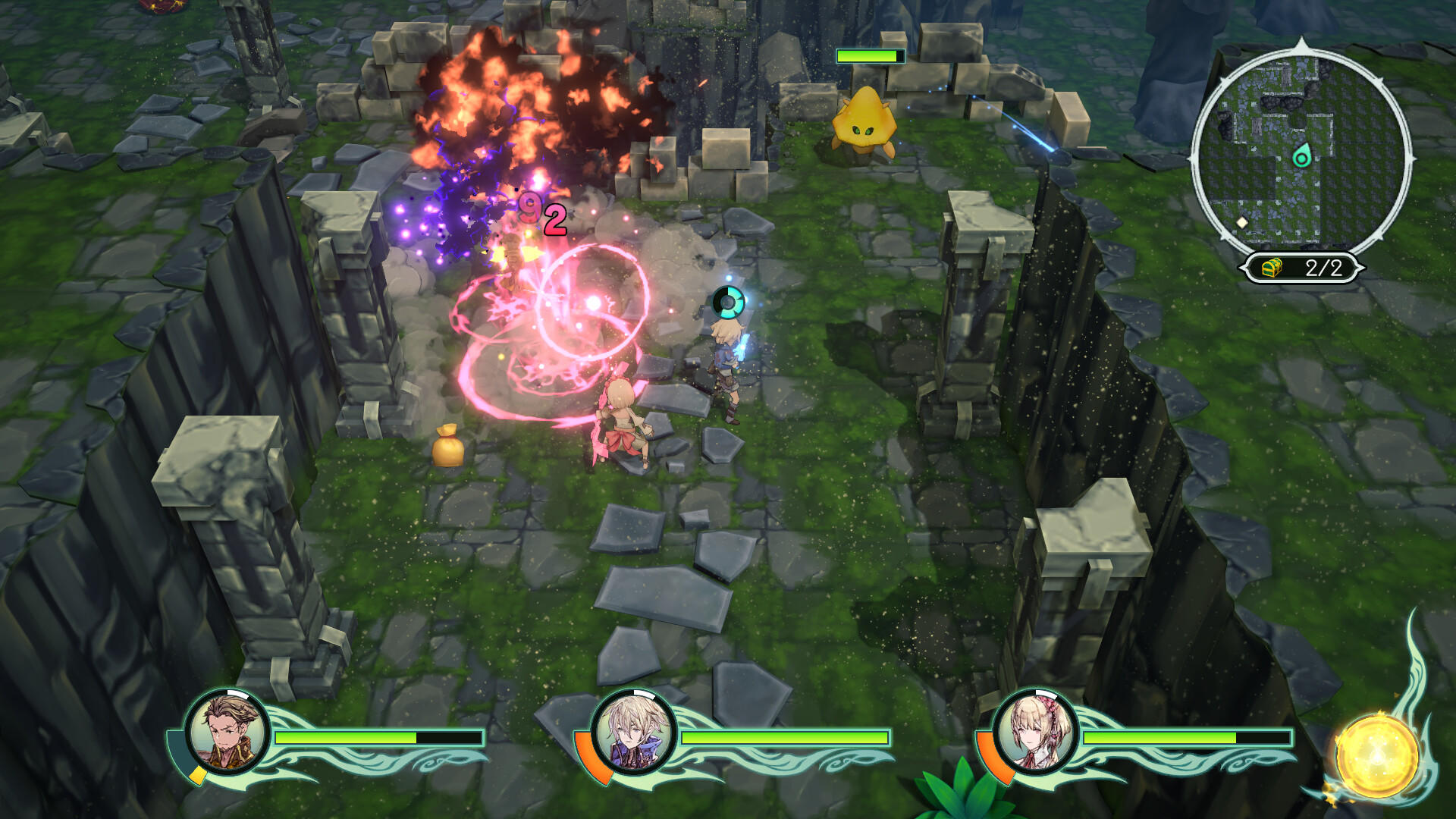The height and width of the screenshot is (819, 1456).
Task: Expand the enemy health bar above the star creature
Action: 871,55
